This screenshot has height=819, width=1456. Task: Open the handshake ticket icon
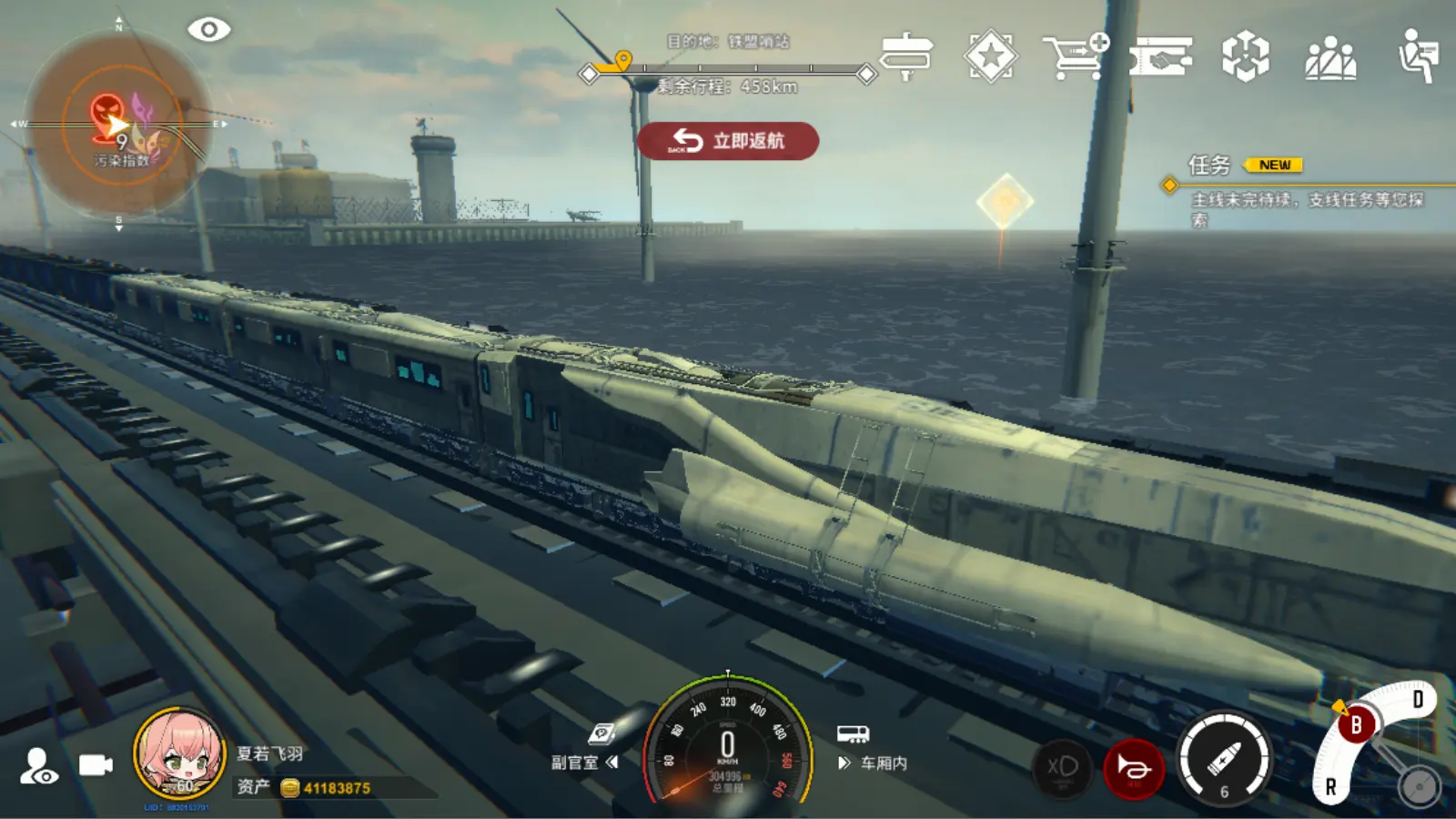point(1161,57)
